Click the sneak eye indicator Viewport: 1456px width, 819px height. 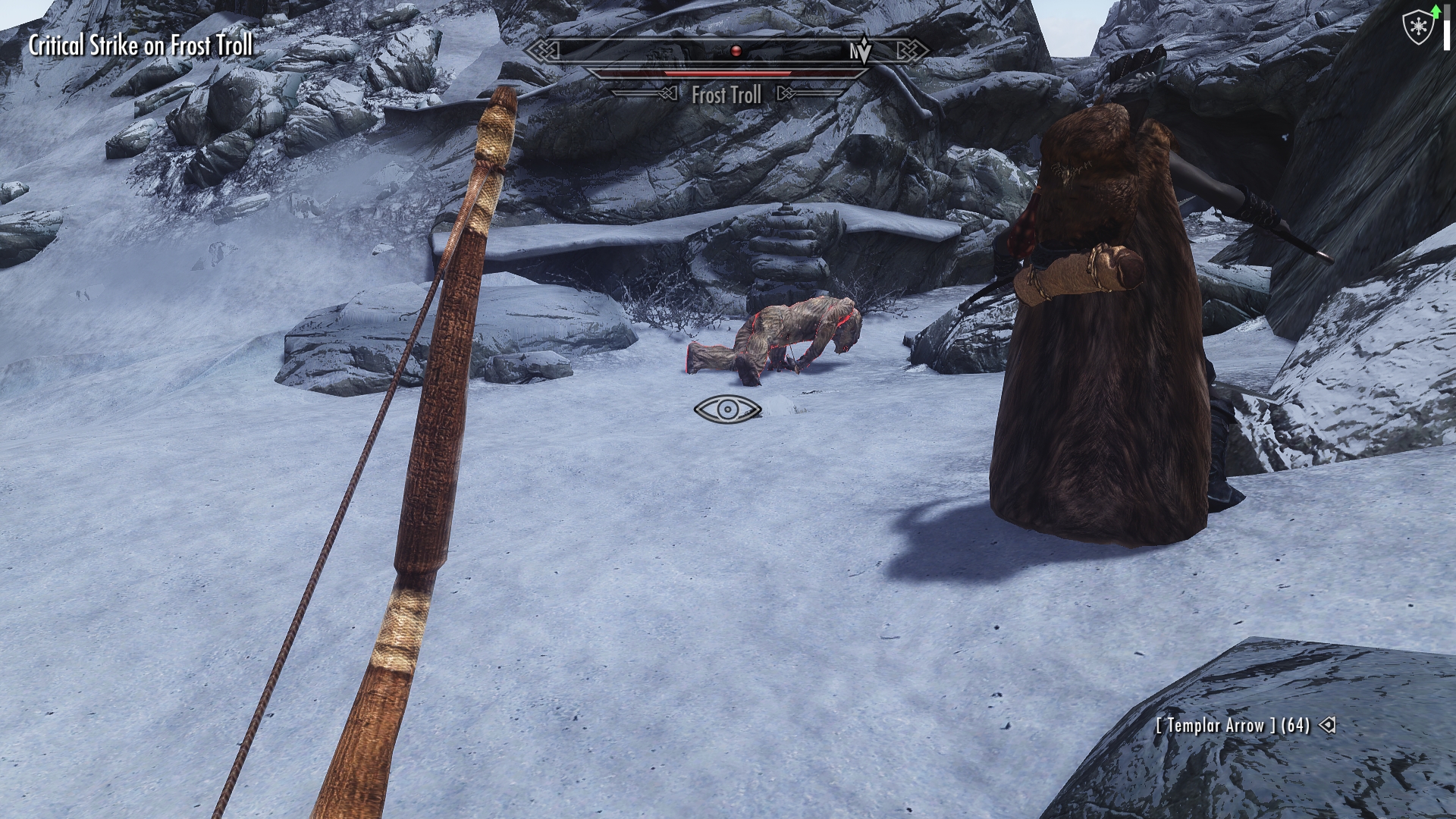(727, 409)
